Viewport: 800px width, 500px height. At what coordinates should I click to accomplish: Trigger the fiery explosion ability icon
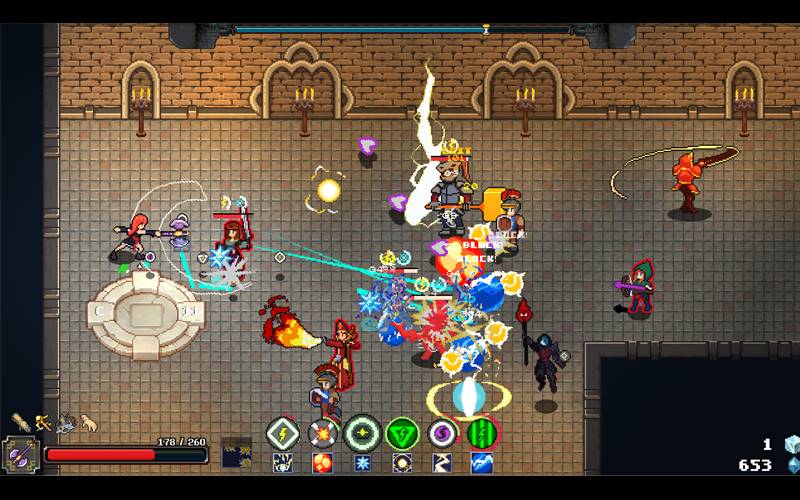coord(322,434)
